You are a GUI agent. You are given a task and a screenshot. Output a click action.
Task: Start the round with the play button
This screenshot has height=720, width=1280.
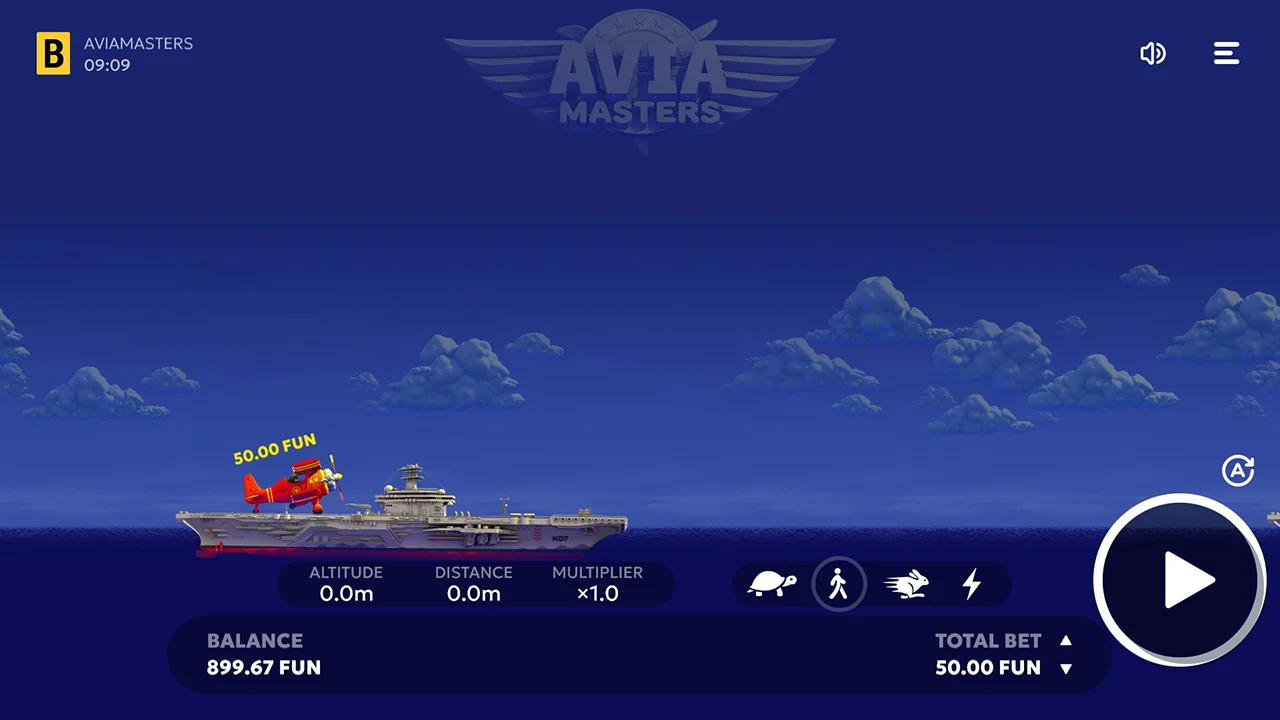point(1181,579)
